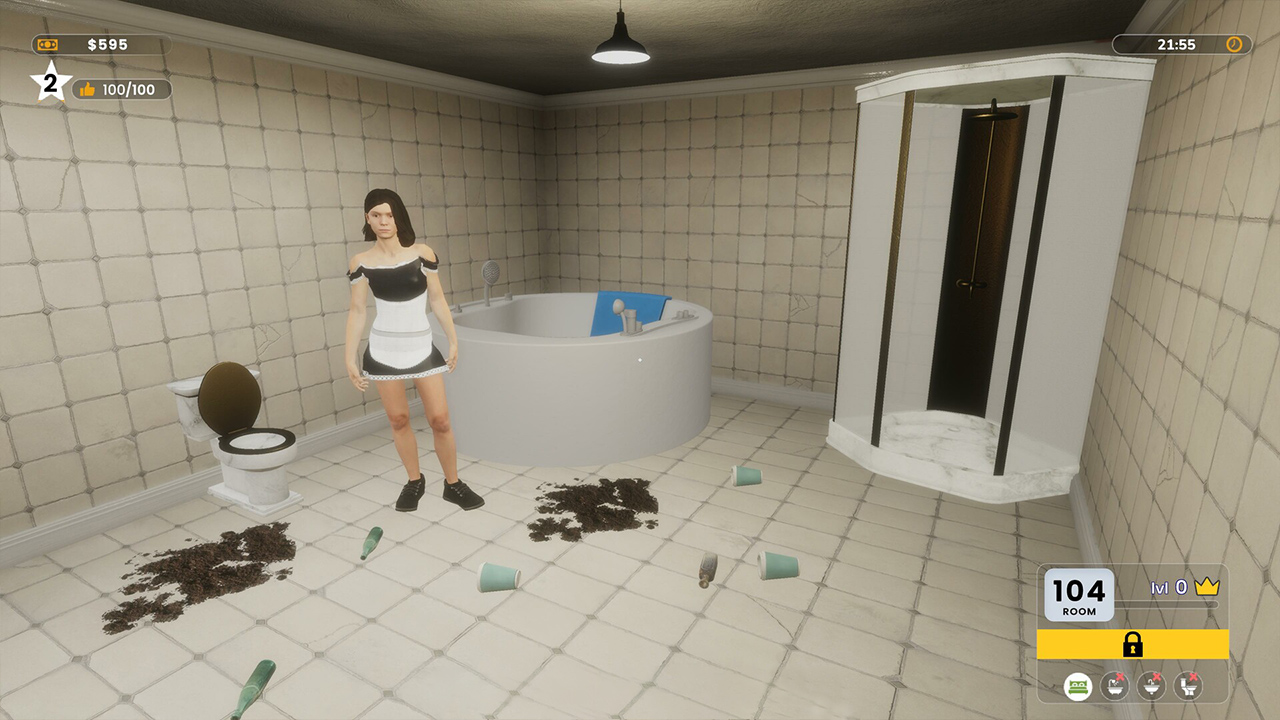Click the star badge showing level 2
This screenshot has height=720, width=1280.
tap(49, 84)
